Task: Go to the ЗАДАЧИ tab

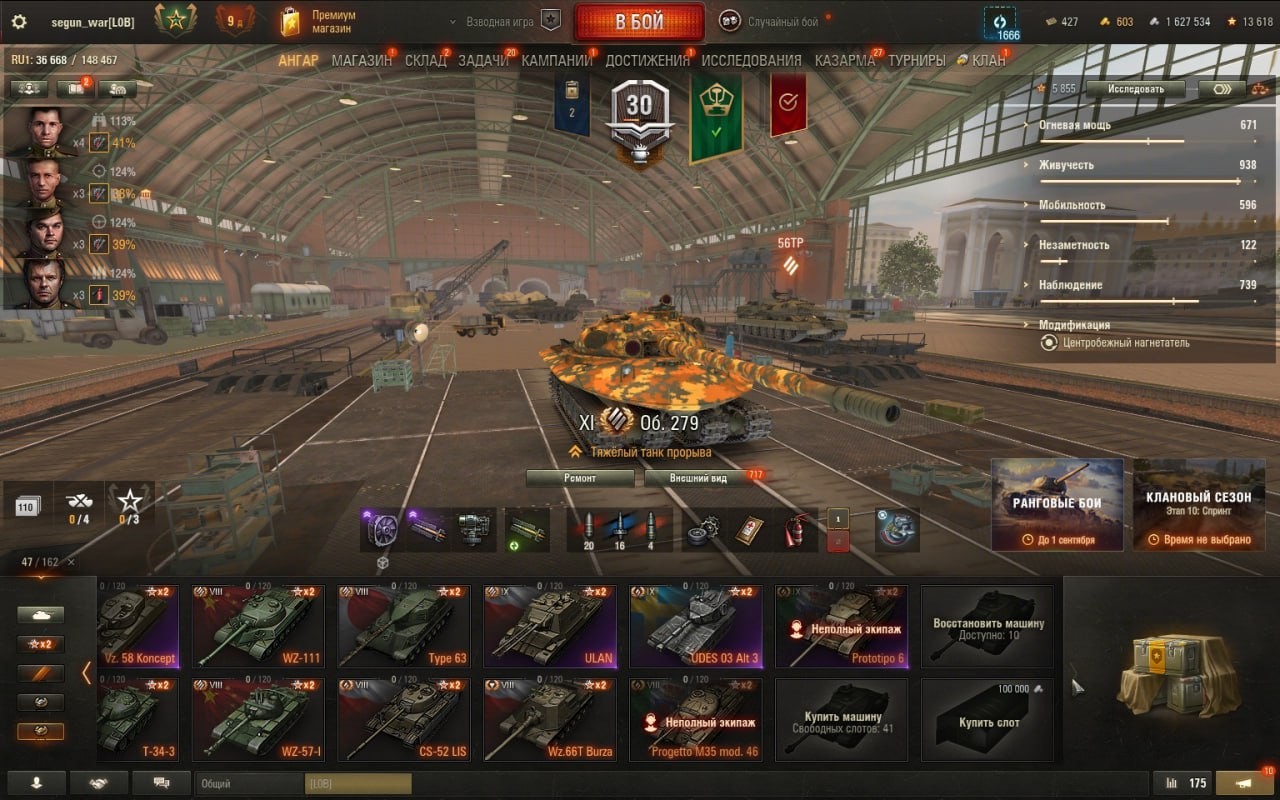Action: pos(483,60)
